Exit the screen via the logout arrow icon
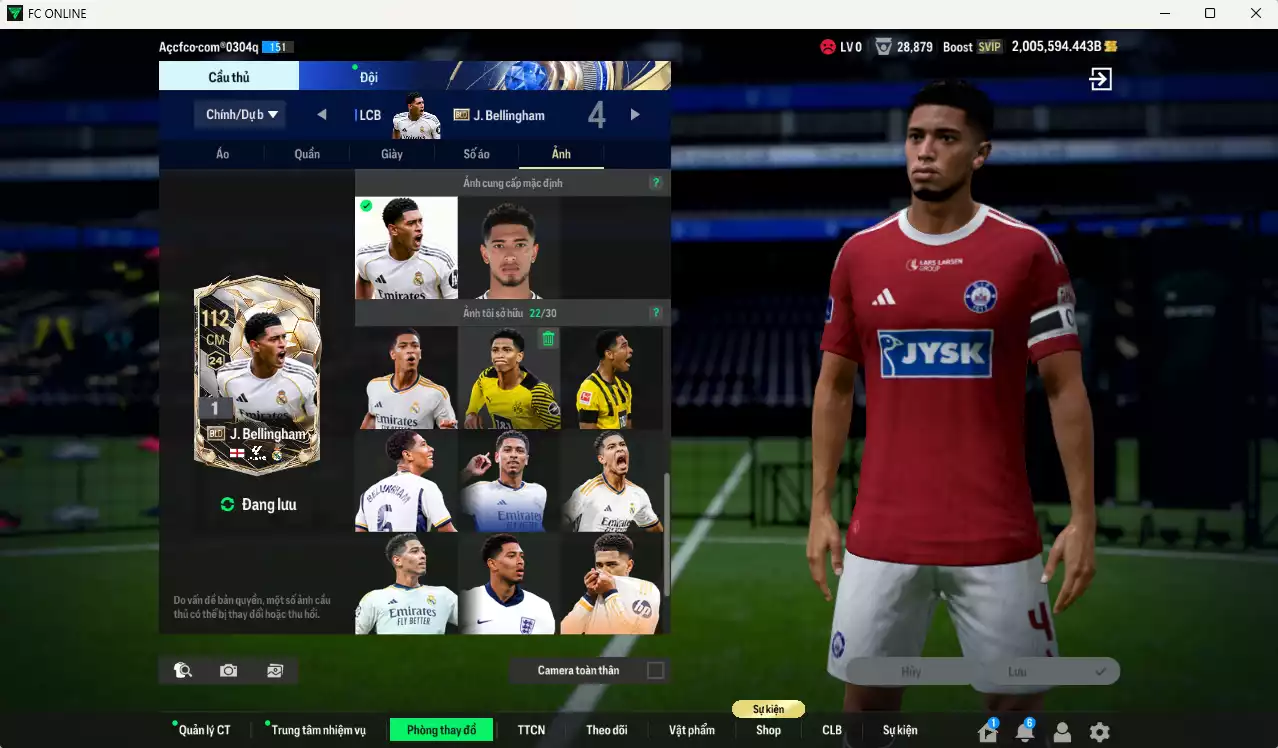Viewport: 1278px width, 748px height. (1101, 79)
